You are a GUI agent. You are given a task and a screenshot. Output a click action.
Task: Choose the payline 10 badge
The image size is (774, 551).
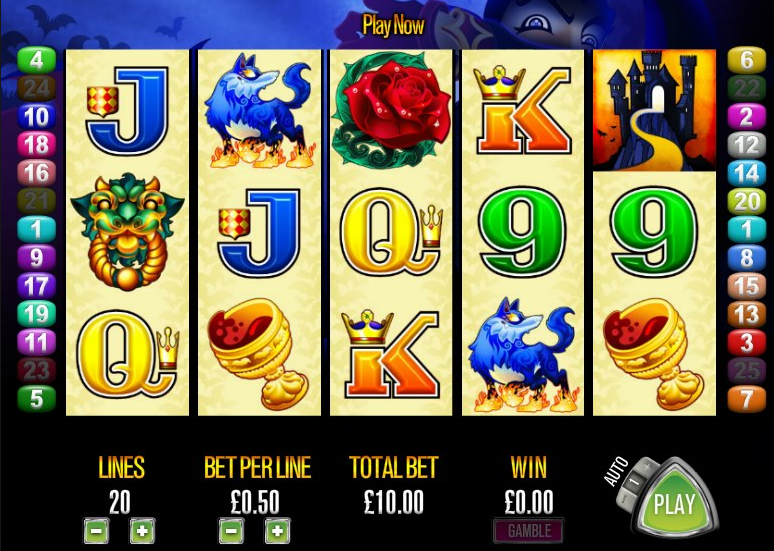tap(37, 117)
